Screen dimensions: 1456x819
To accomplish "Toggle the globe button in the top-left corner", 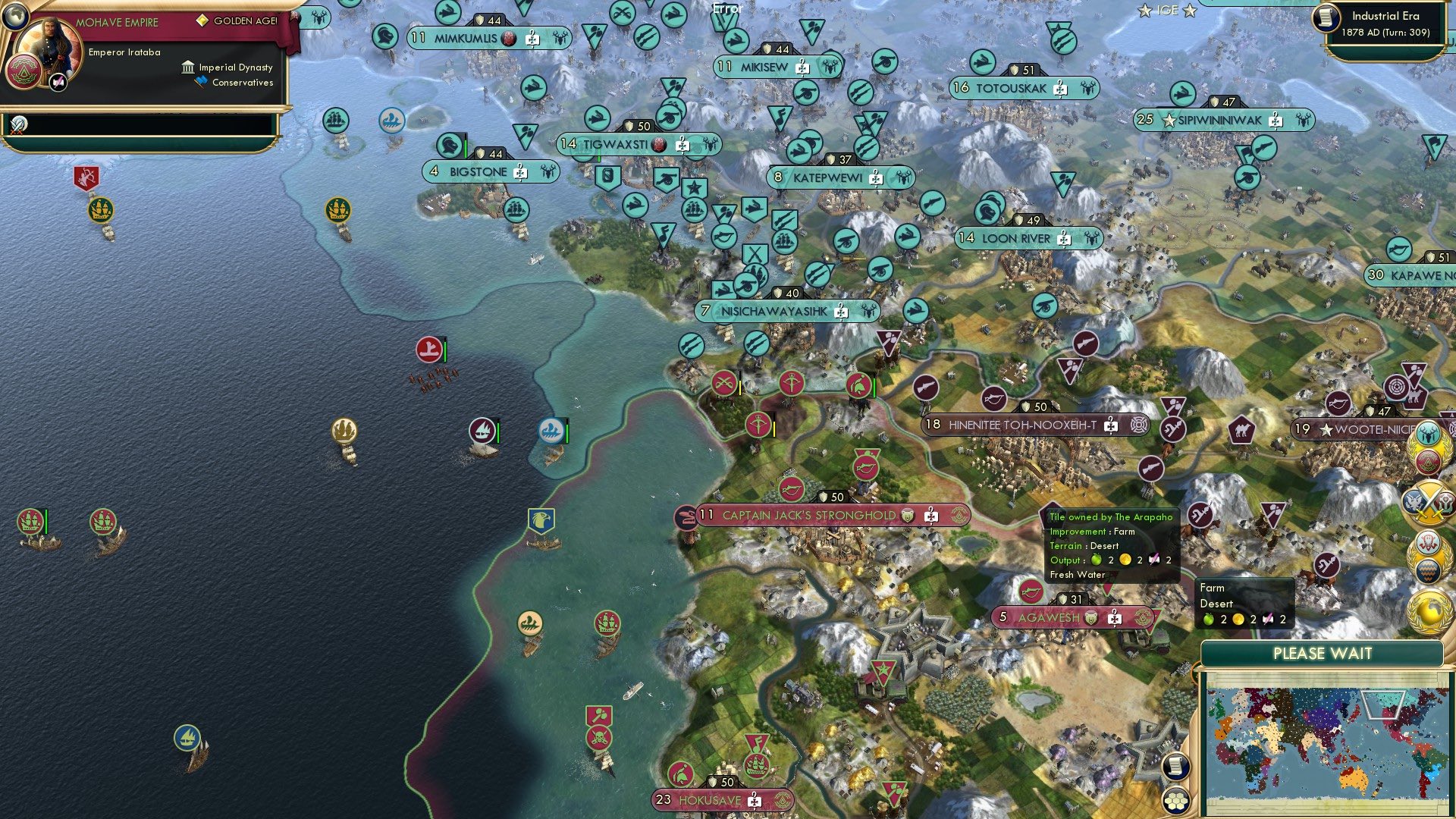I will click(16, 17).
